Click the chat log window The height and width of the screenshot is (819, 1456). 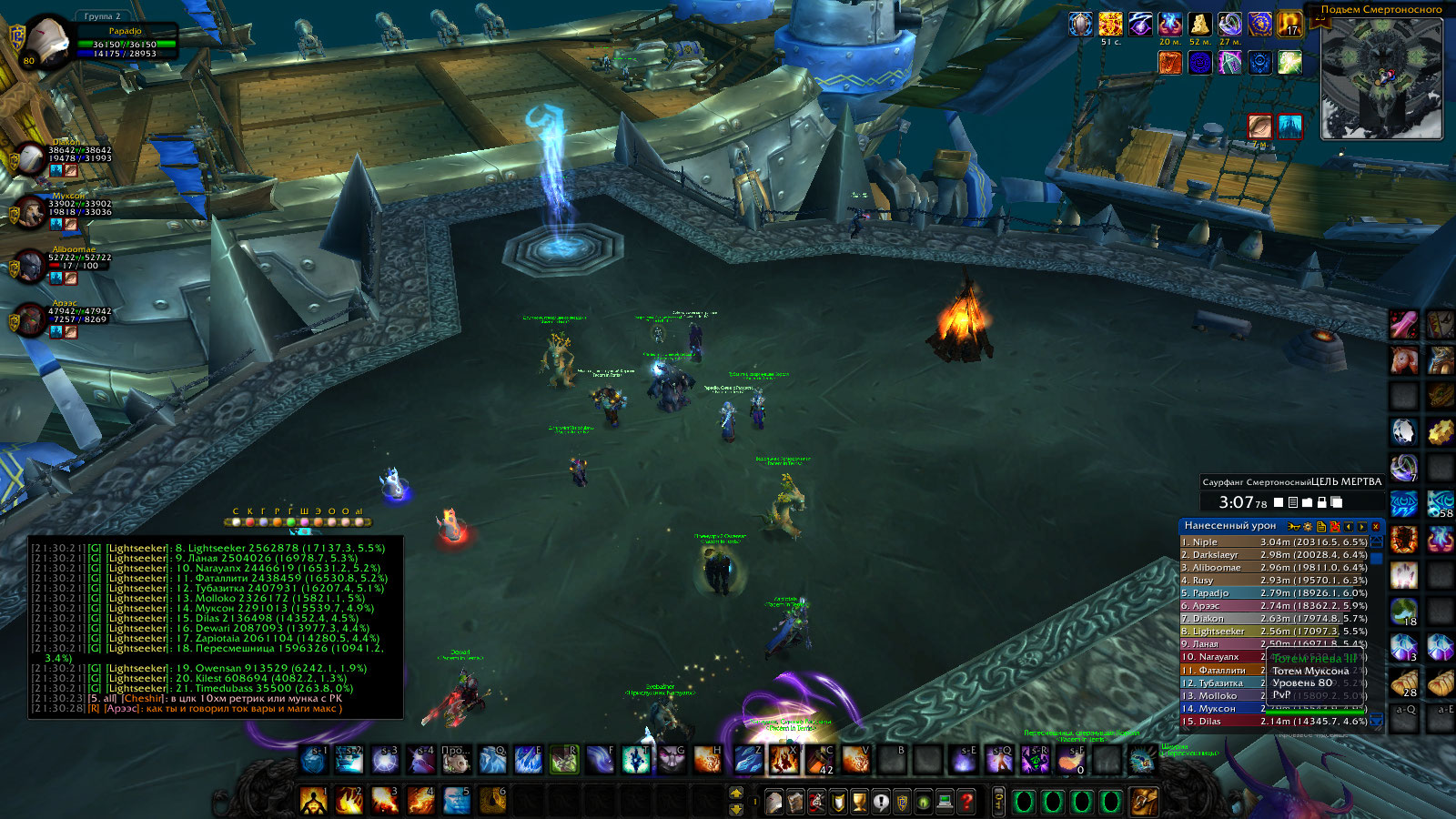(x=216, y=626)
